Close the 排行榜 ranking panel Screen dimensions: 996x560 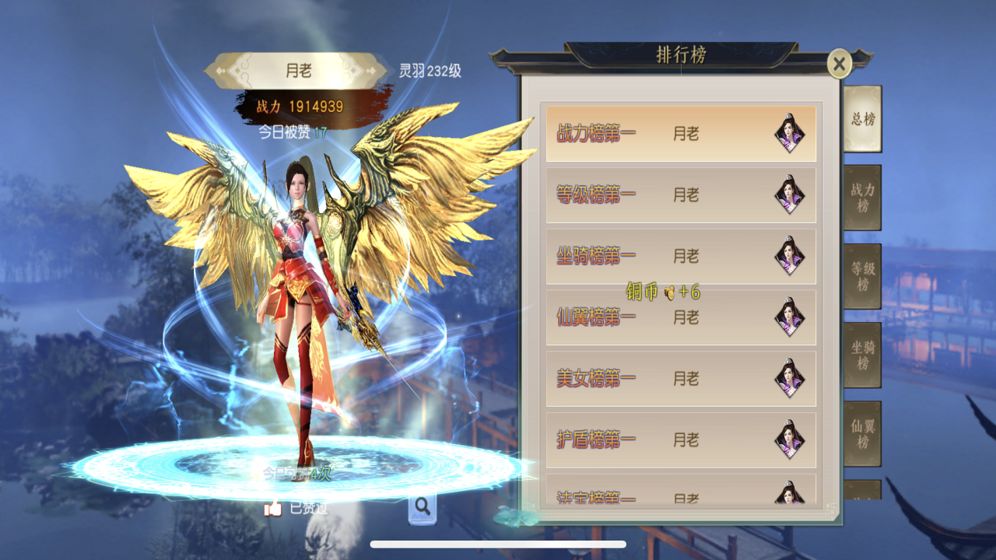[x=839, y=65]
